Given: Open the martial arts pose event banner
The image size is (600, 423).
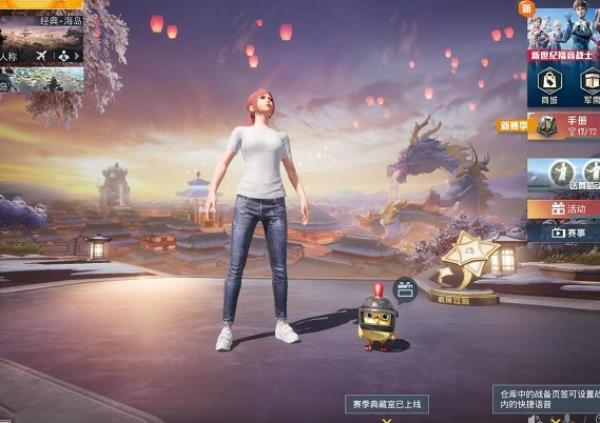Looking at the screenshot, I should [563, 177].
